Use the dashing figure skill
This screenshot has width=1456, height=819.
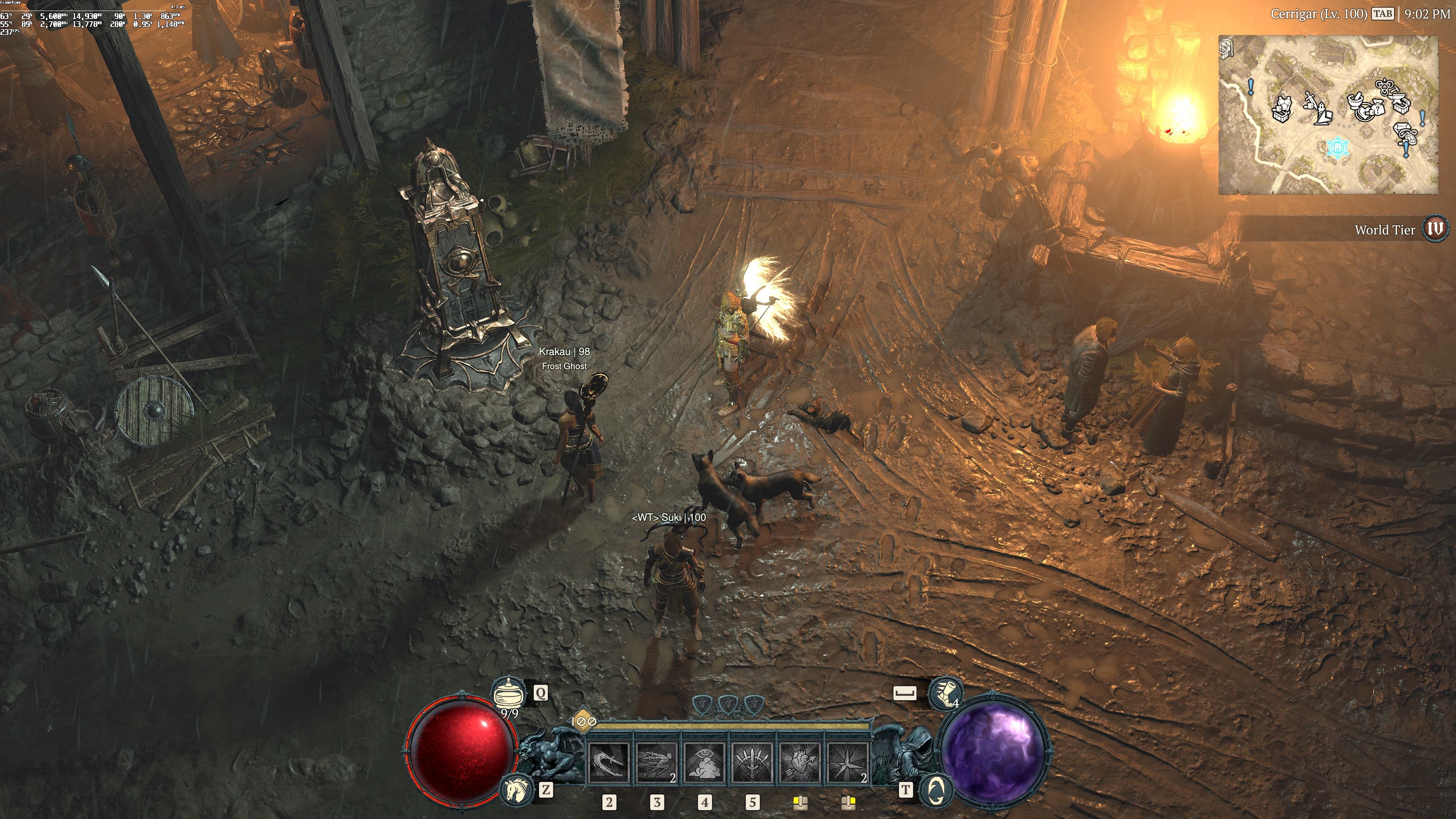(657, 762)
